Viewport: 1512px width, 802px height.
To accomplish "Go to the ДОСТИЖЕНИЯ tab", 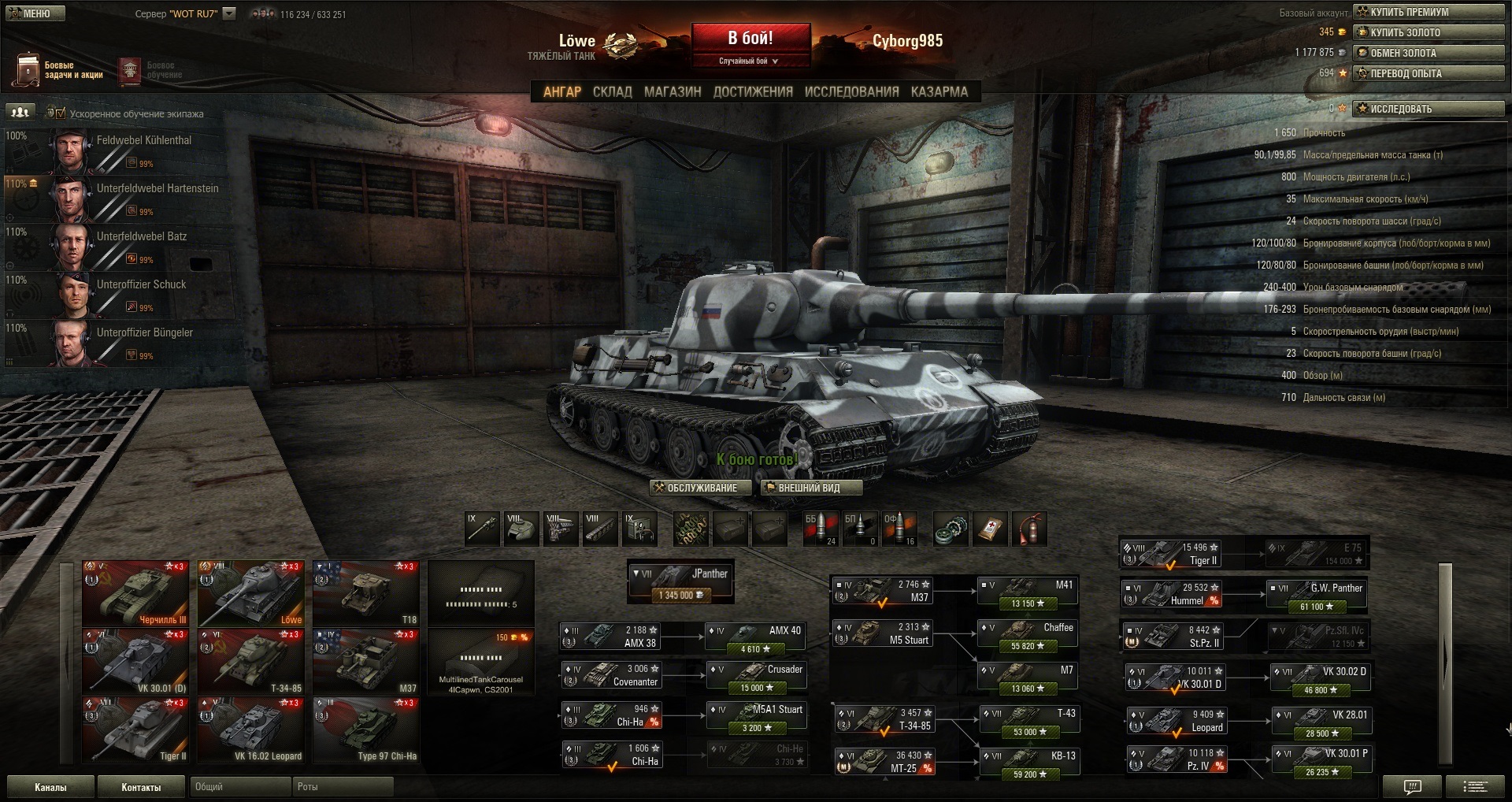I will click(x=753, y=91).
